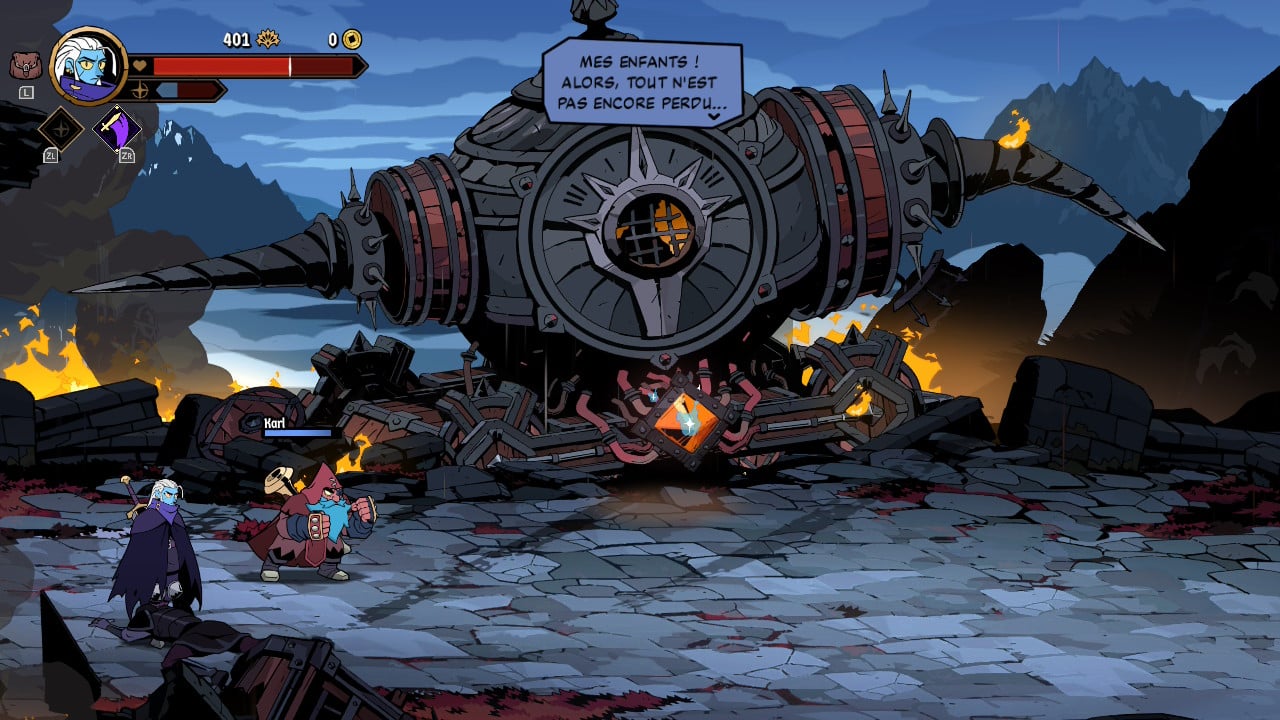The width and height of the screenshot is (1280, 720).
Task: Activate the purple sword slash ability
Action: point(117,129)
